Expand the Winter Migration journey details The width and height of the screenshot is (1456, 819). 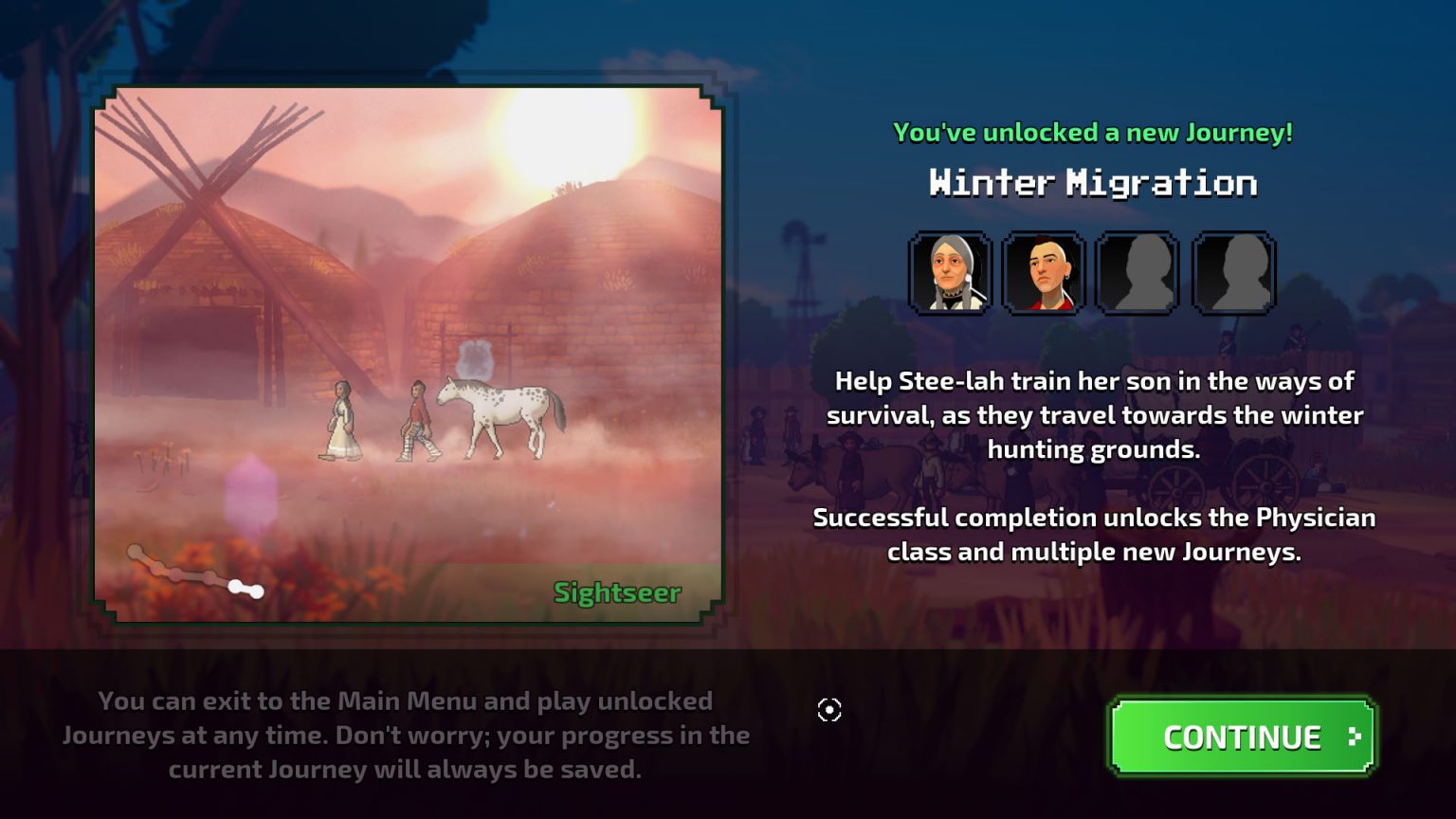(1092, 183)
